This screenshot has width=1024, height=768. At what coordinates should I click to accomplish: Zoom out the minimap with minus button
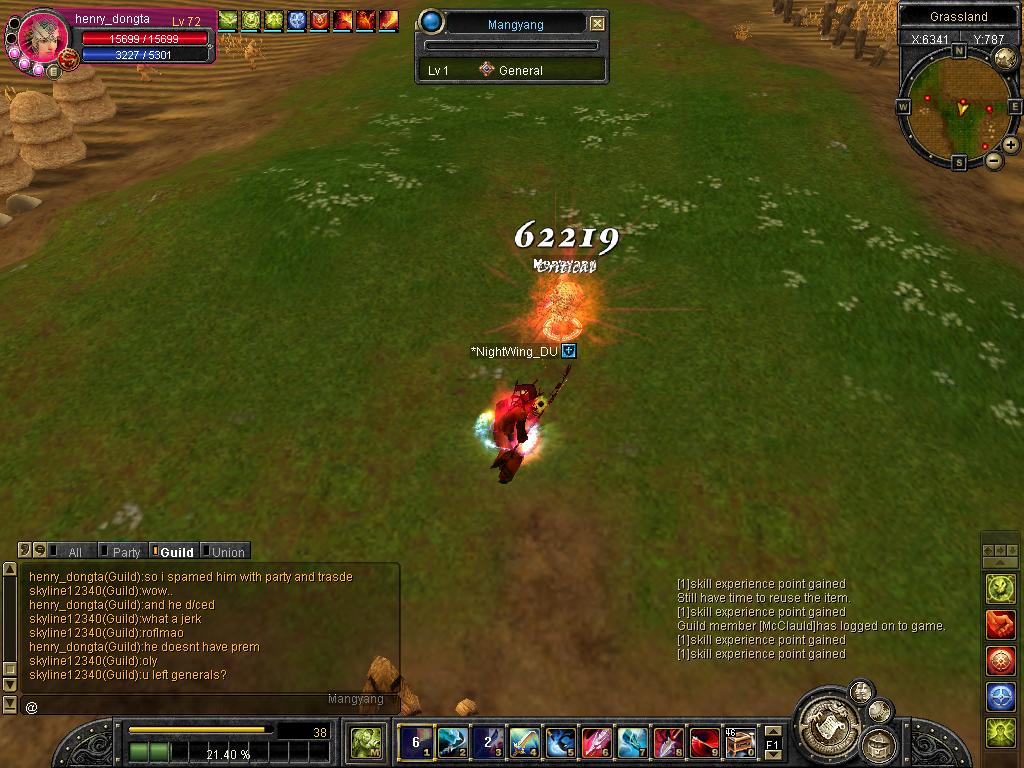pyautogui.click(x=994, y=160)
